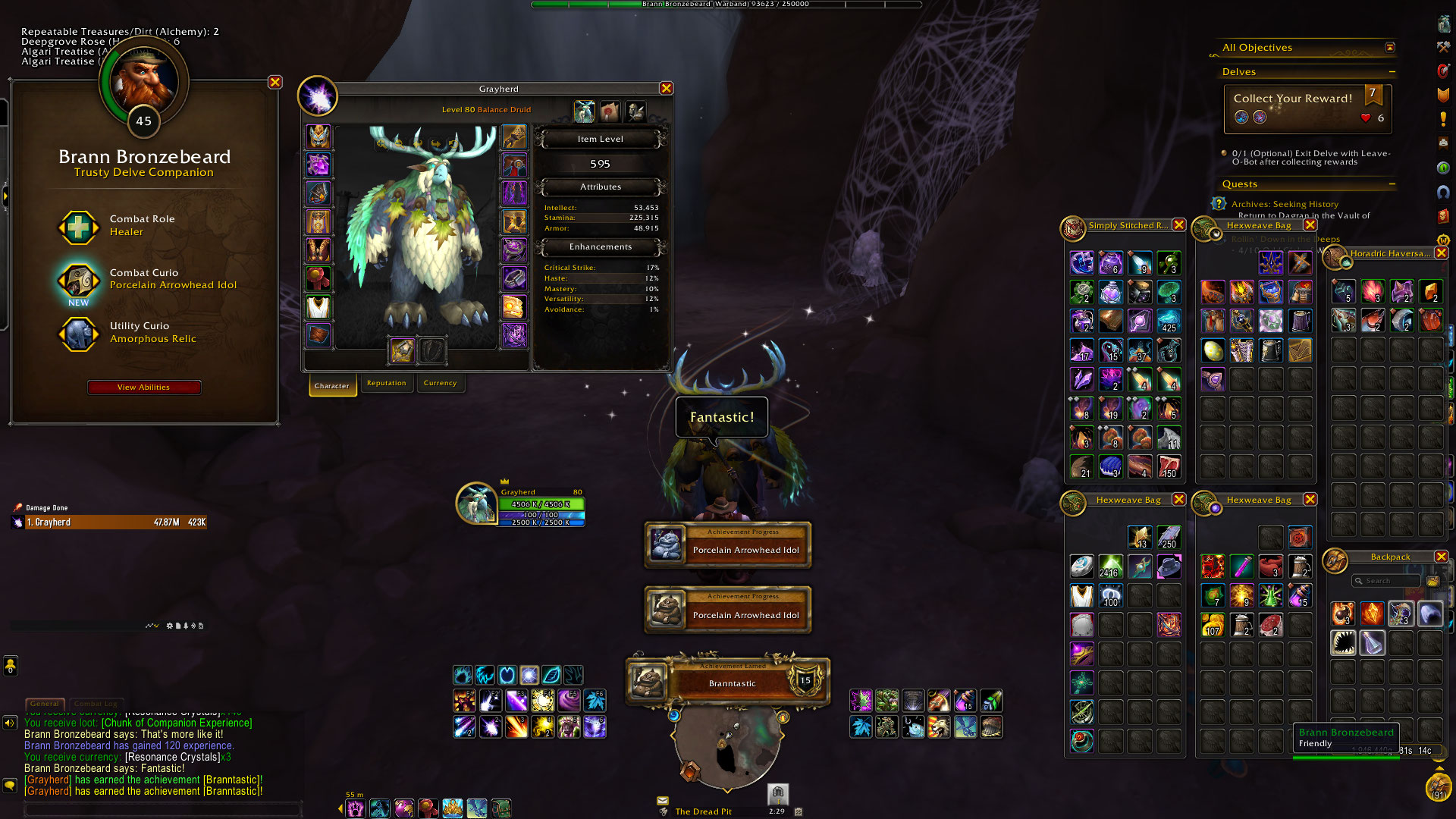Switch to the Reputation tab
Image resolution: width=1456 pixels, height=819 pixels.
click(386, 384)
